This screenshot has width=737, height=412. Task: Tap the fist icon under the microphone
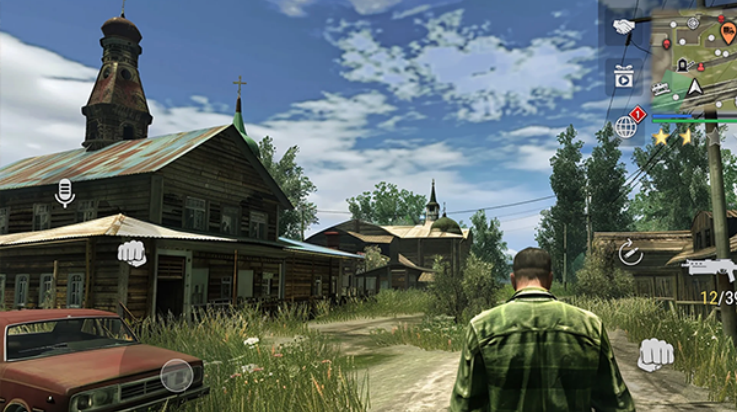click(x=131, y=253)
